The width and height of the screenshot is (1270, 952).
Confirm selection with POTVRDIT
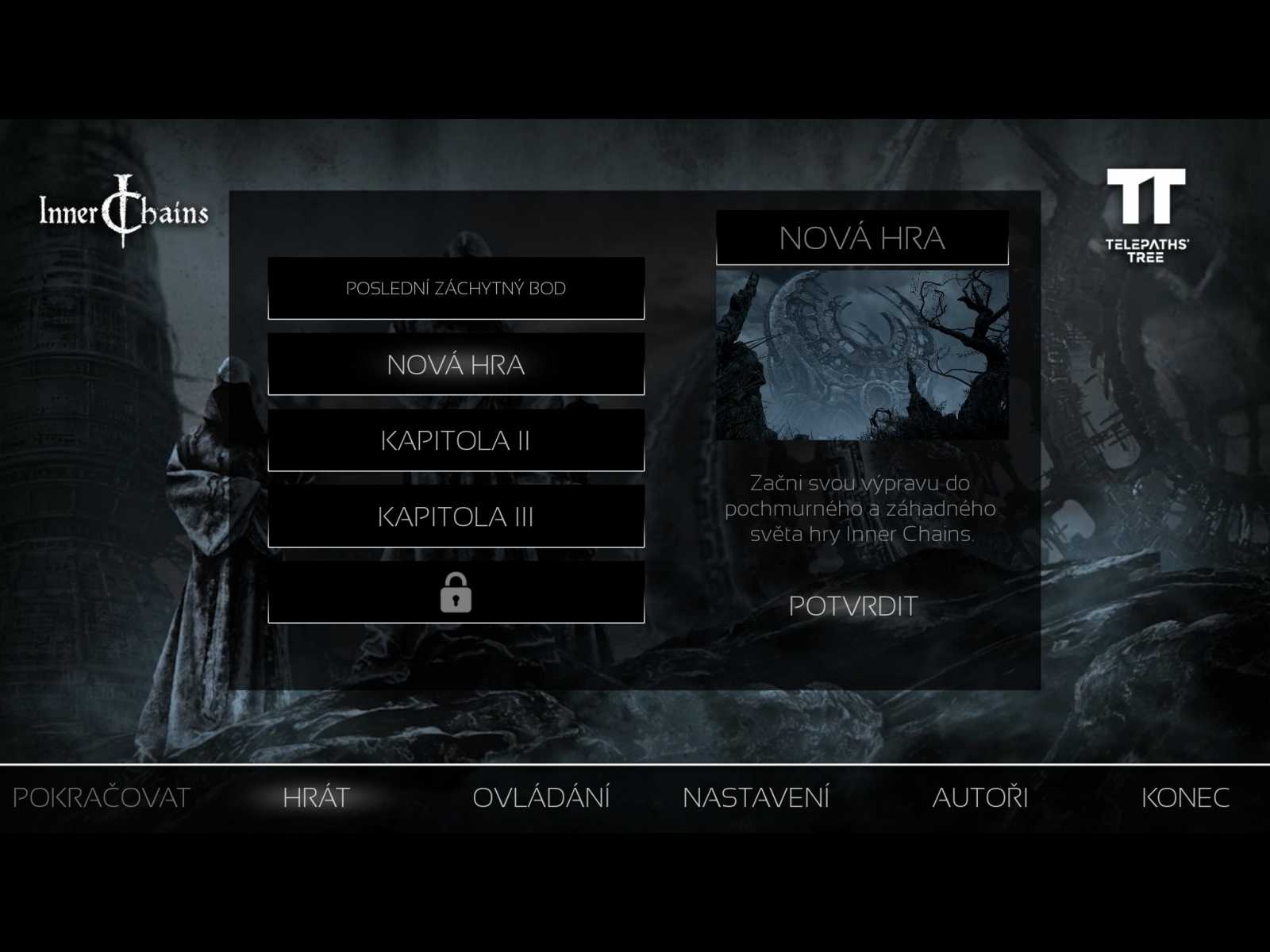click(x=854, y=606)
